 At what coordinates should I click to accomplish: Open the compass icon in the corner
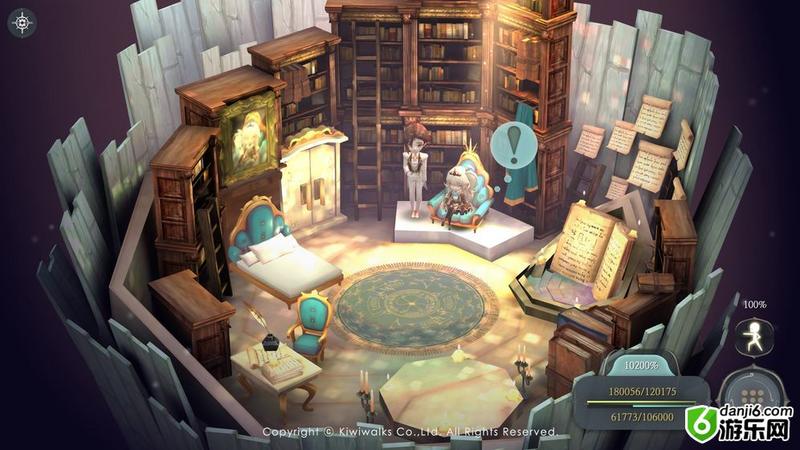(22, 22)
